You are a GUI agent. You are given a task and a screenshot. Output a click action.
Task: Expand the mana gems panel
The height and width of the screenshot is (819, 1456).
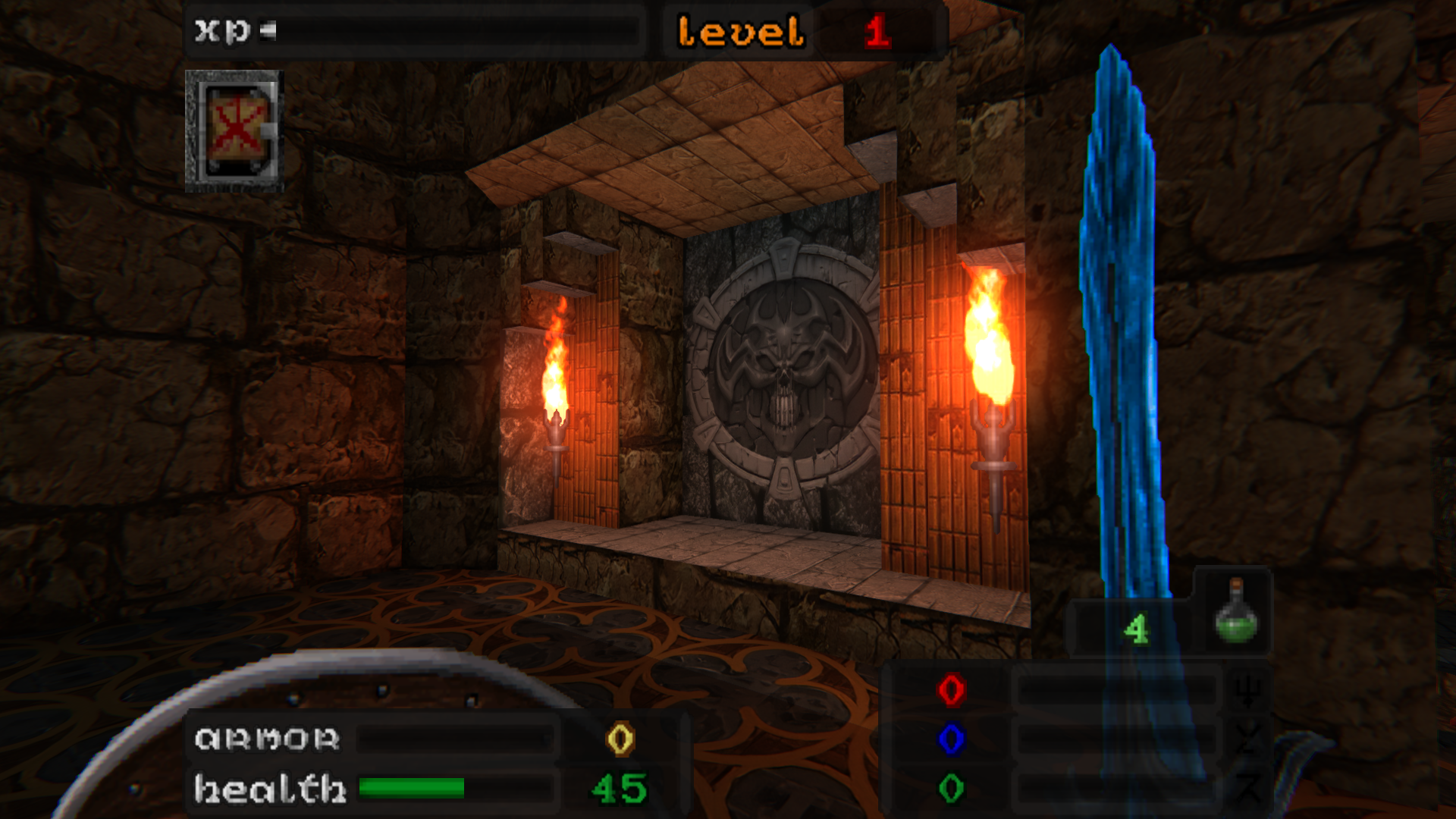point(1077,739)
